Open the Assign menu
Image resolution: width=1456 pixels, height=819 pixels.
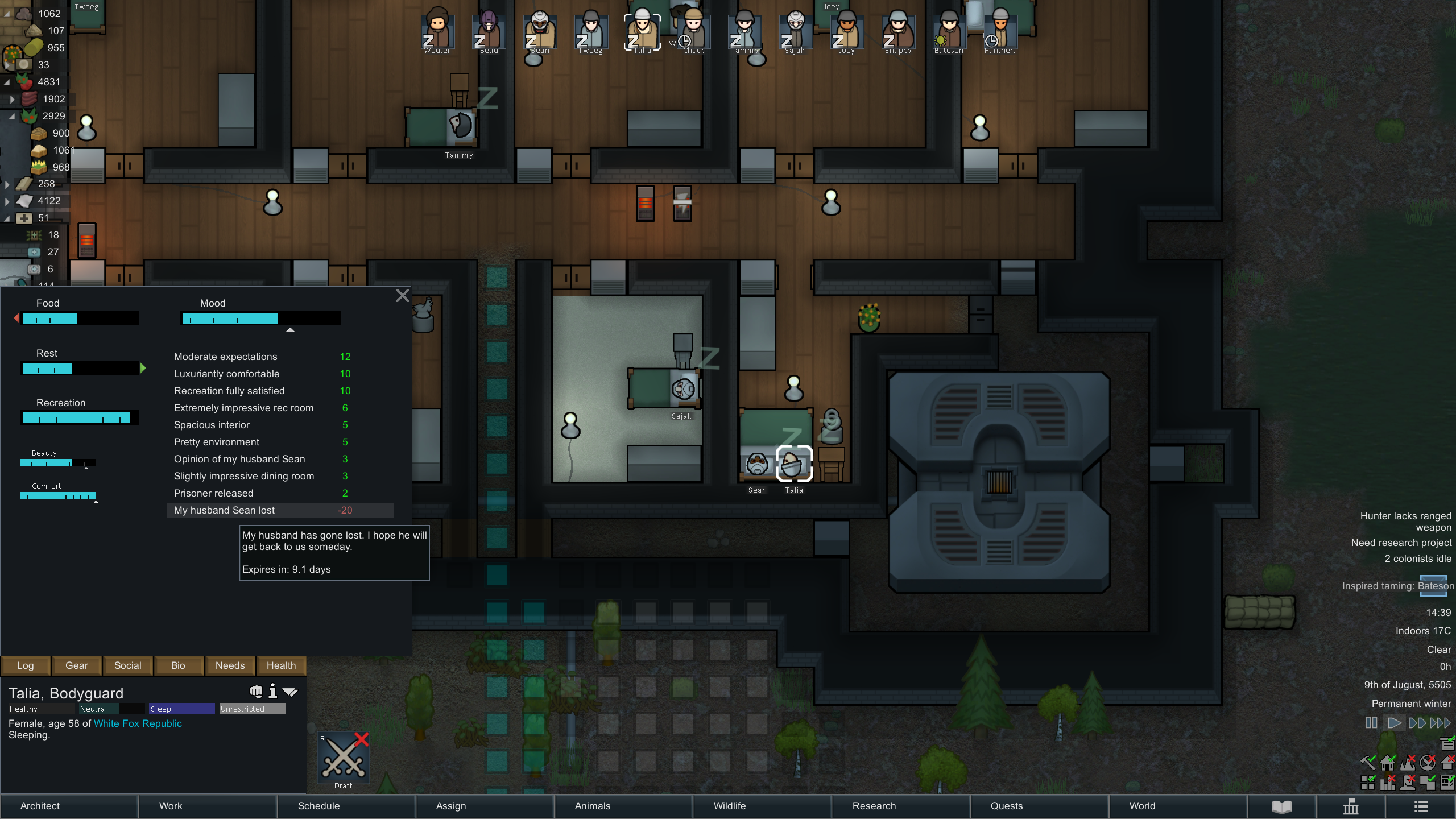[451, 806]
